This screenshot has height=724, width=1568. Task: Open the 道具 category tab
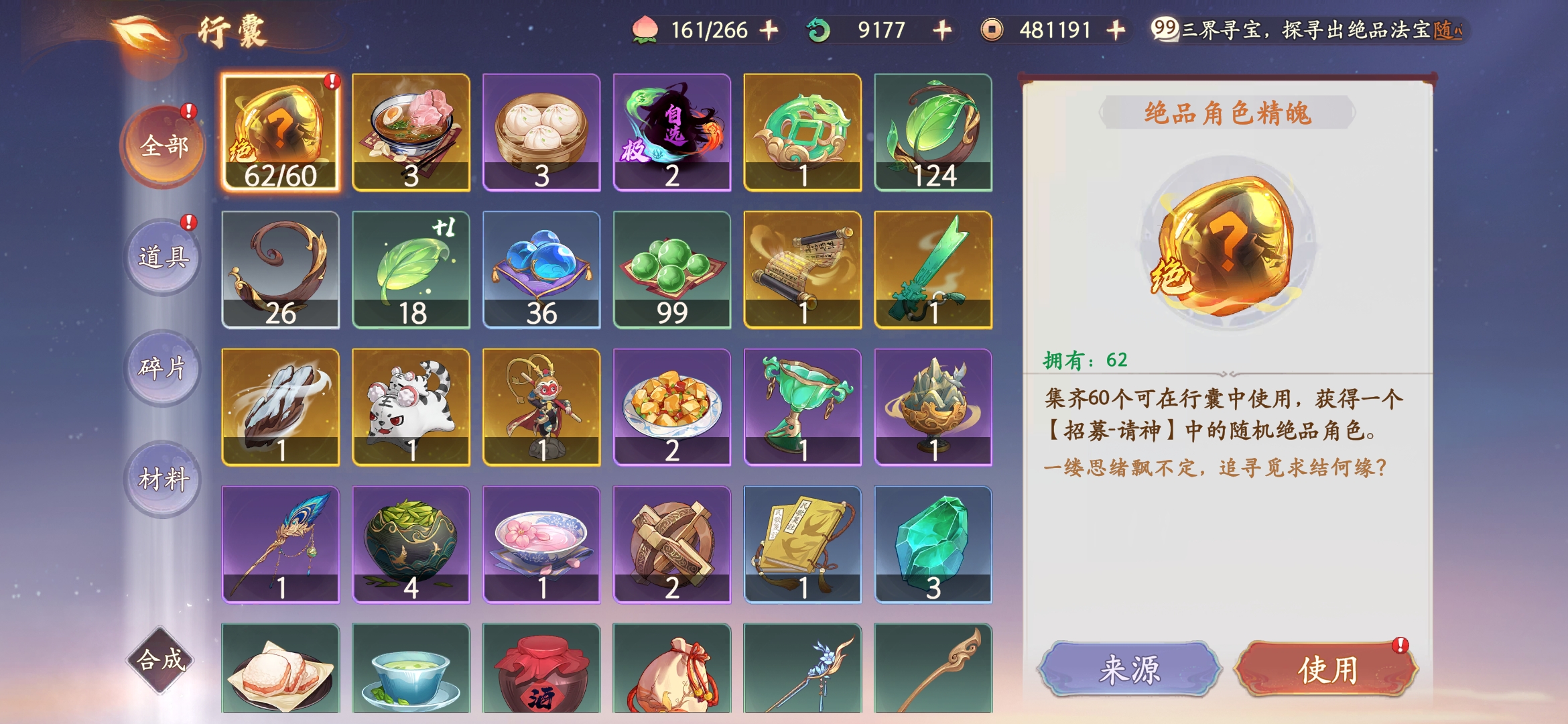click(163, 257)
